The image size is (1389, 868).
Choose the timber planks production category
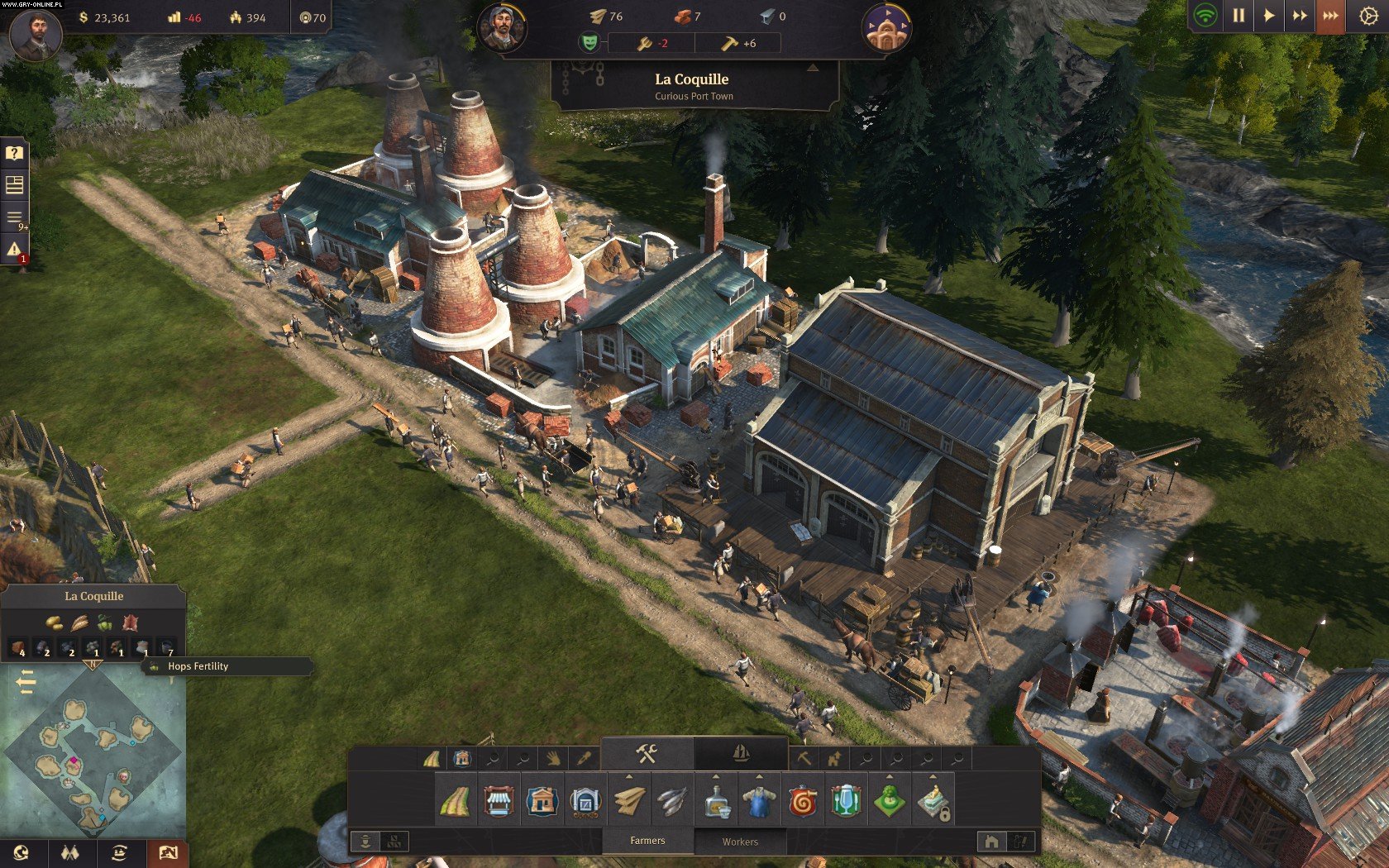(x=628, y=800)
